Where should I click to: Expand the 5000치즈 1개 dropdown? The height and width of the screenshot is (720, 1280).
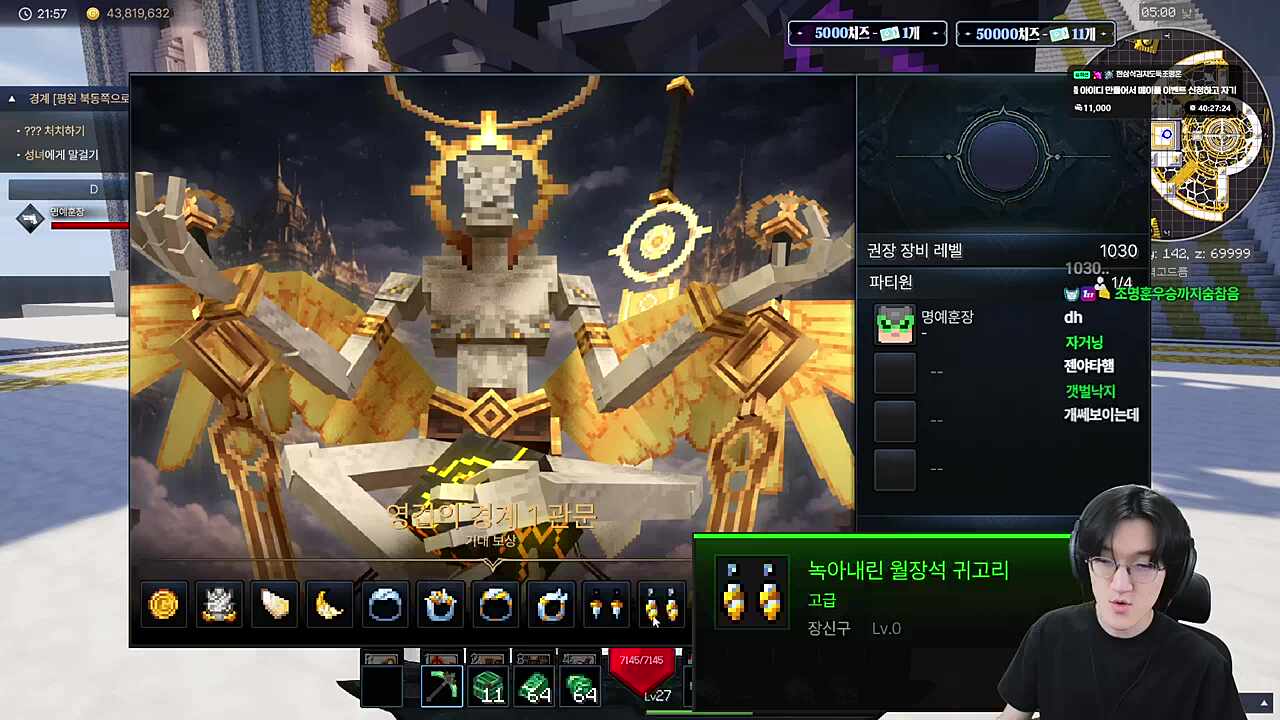(866, 33)
